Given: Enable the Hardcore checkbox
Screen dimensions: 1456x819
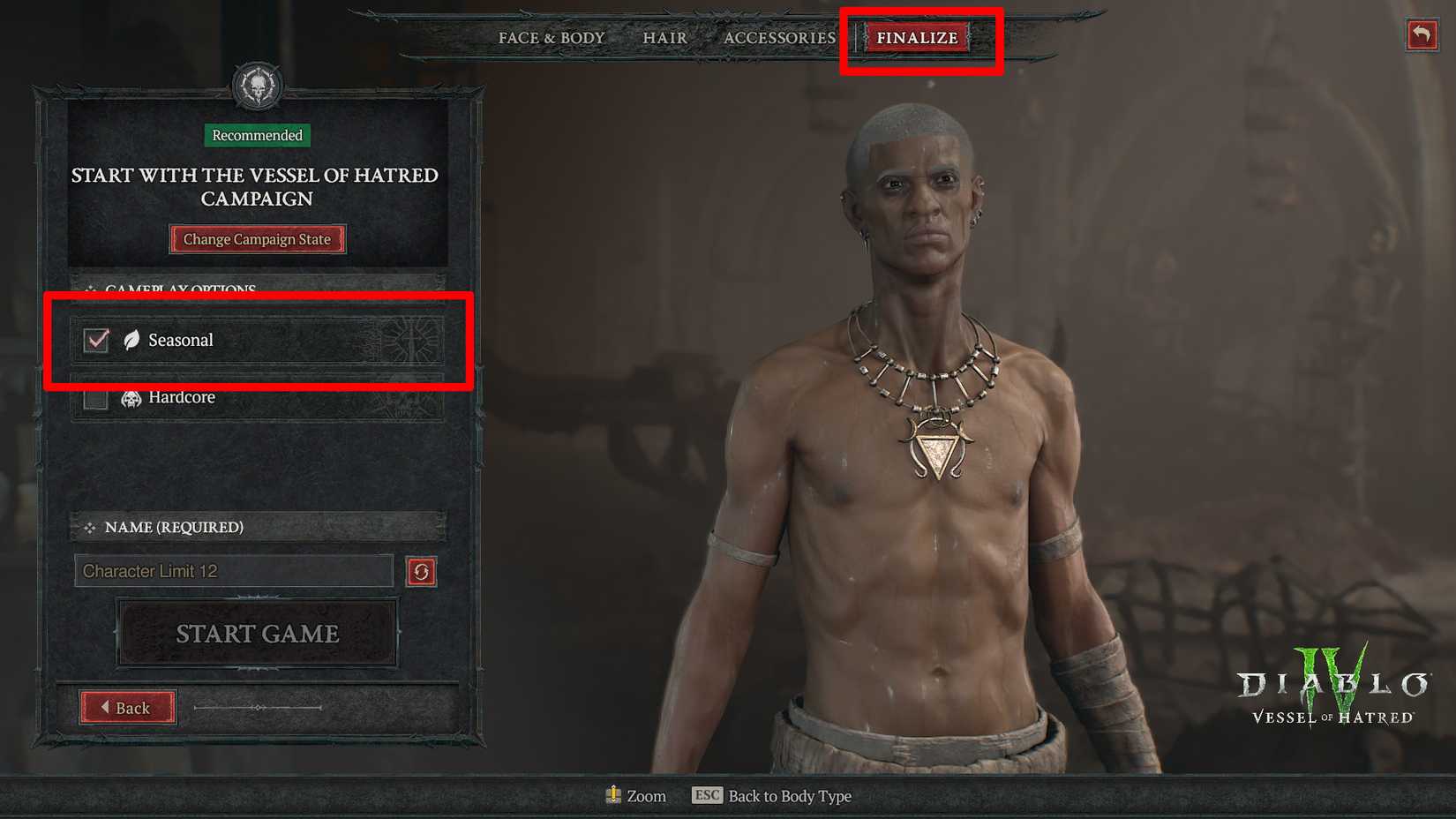Looking at the screenshot, I should 95,397.
